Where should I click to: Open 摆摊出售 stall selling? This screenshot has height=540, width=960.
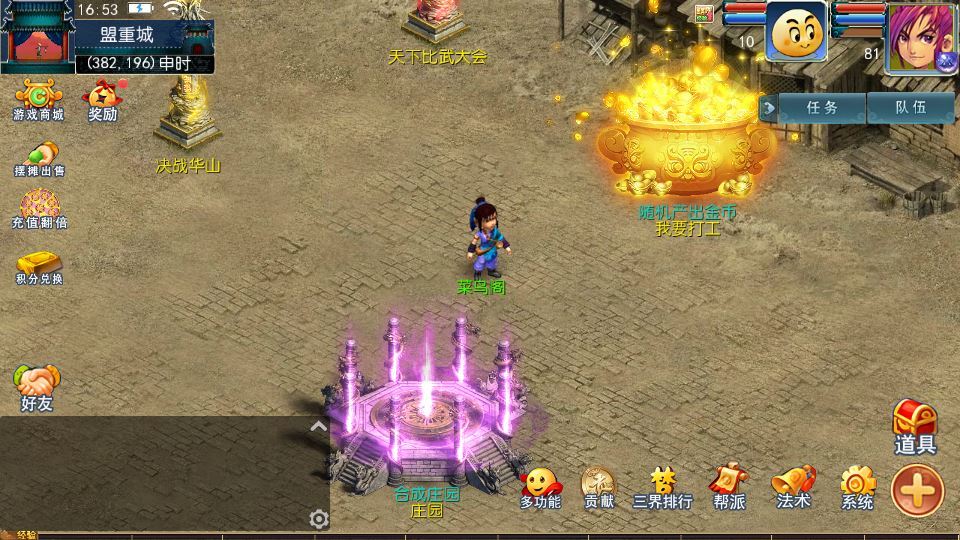point(39,158)
